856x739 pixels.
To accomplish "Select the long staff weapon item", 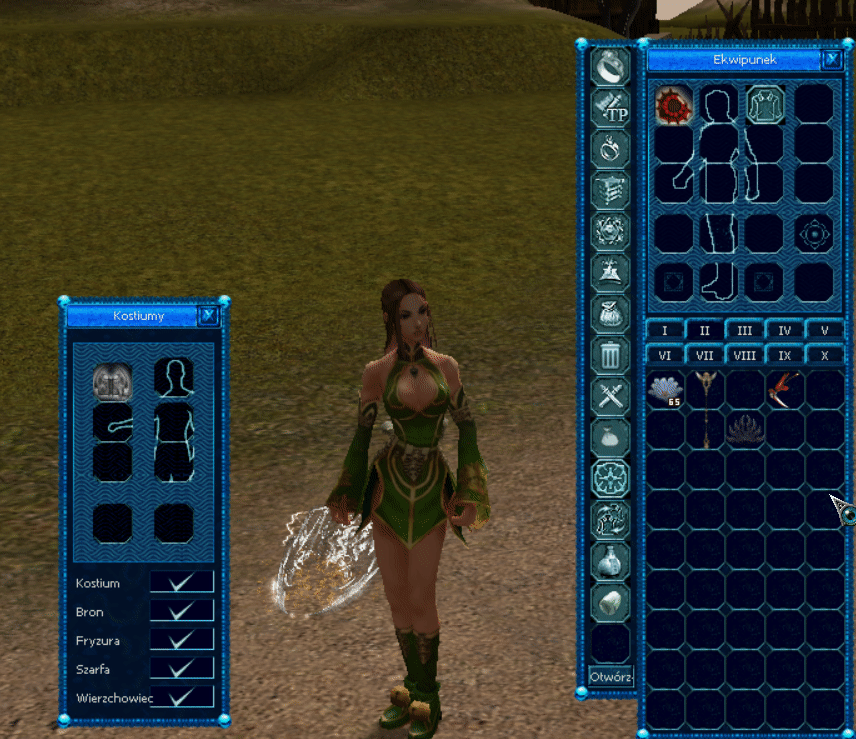I will (x=708, y=405).
